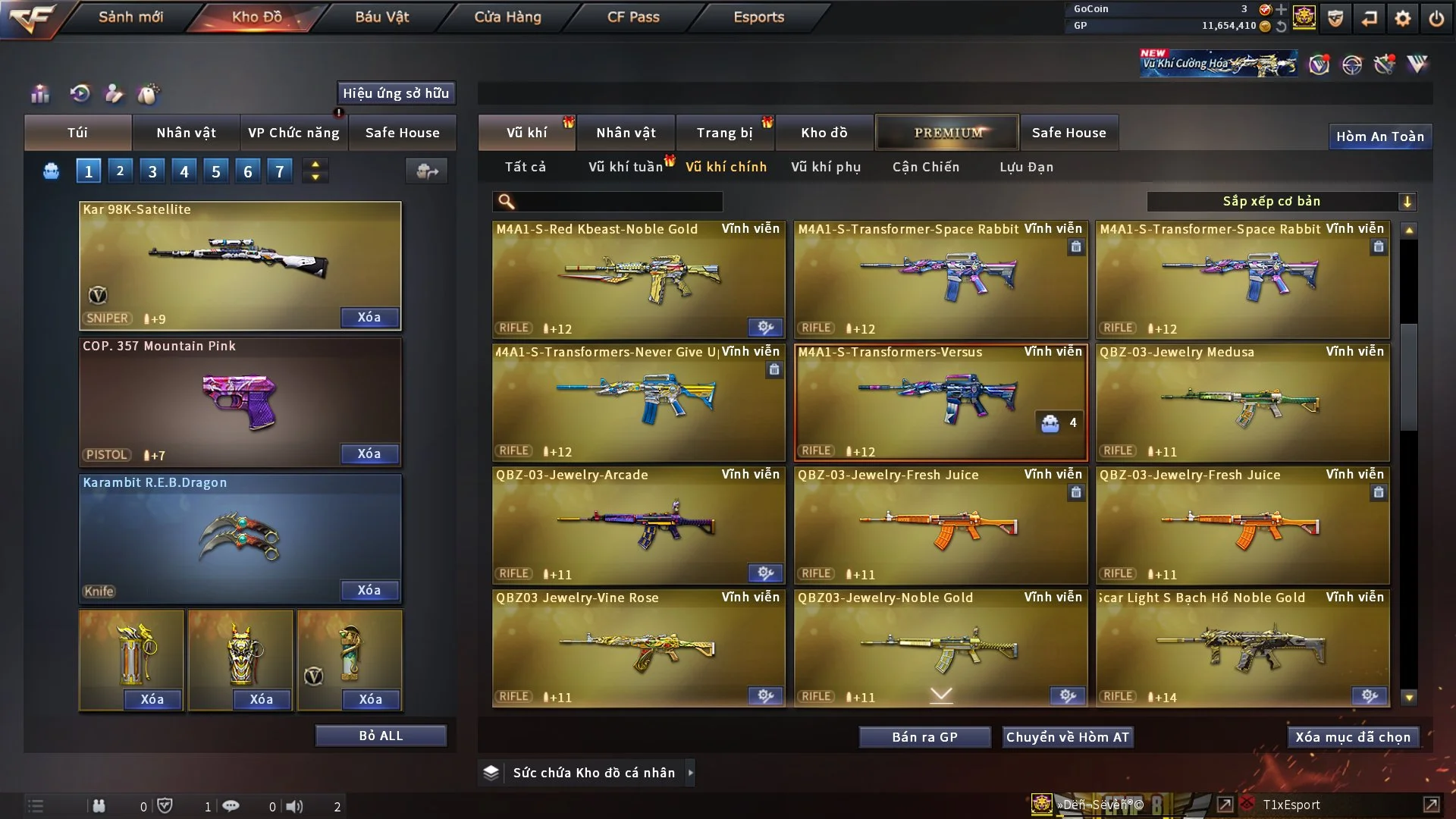
Task: Click Xóa mục đã chọn button
Action: [1353, 737]
